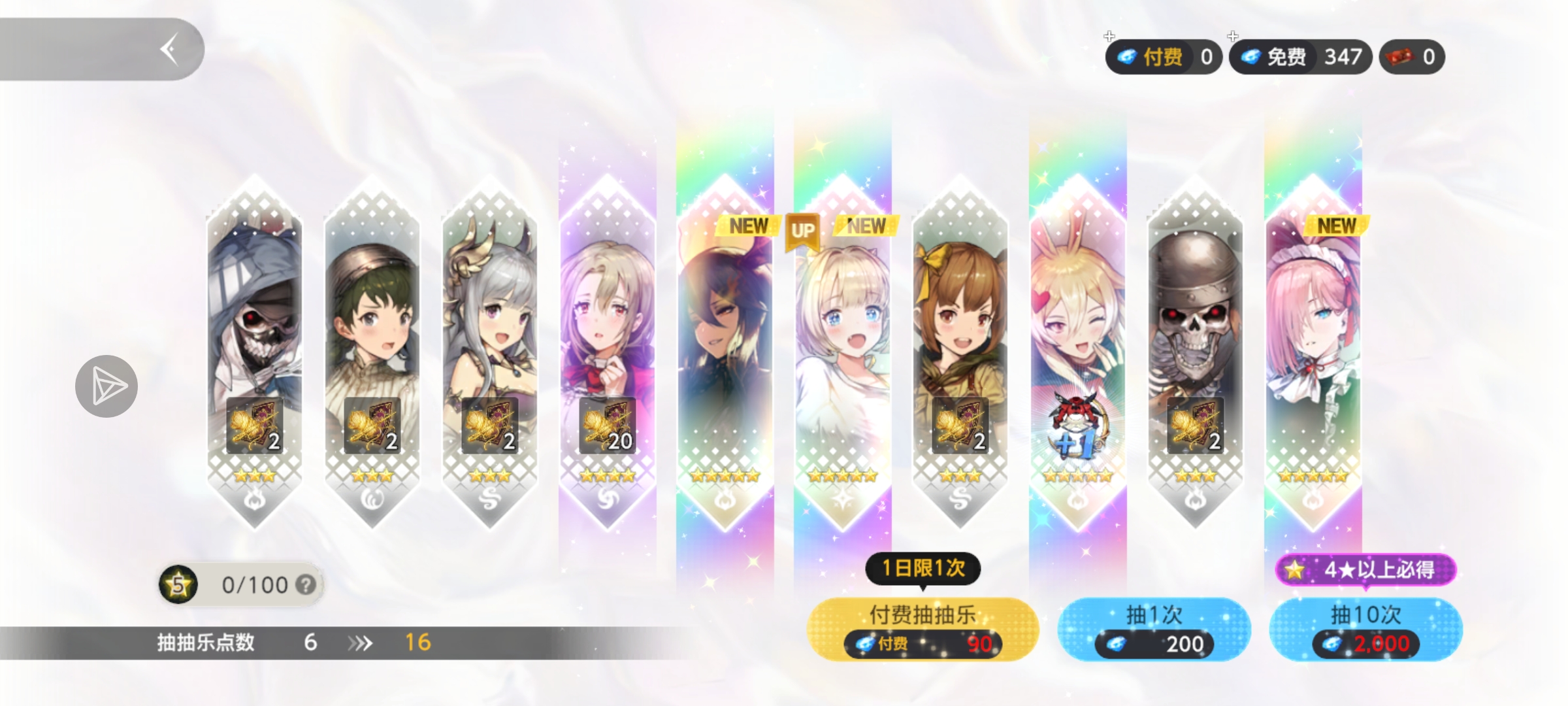This screenshot has height=706, width=1568.
Task: Draw ten times with 抽10次 button
Action: click(1365, 628)
